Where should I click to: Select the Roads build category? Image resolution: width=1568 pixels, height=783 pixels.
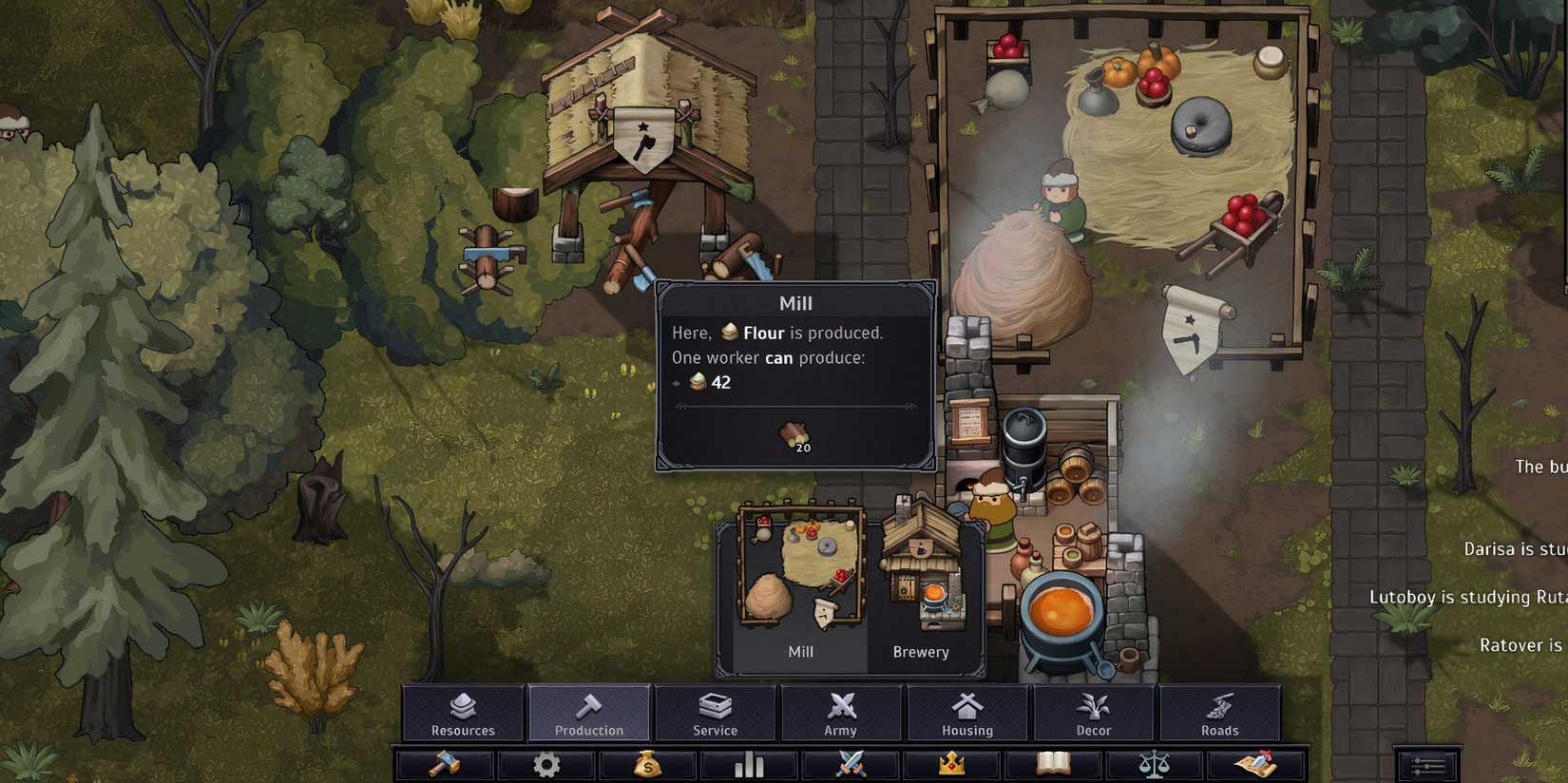click(x=1221, y=711)
